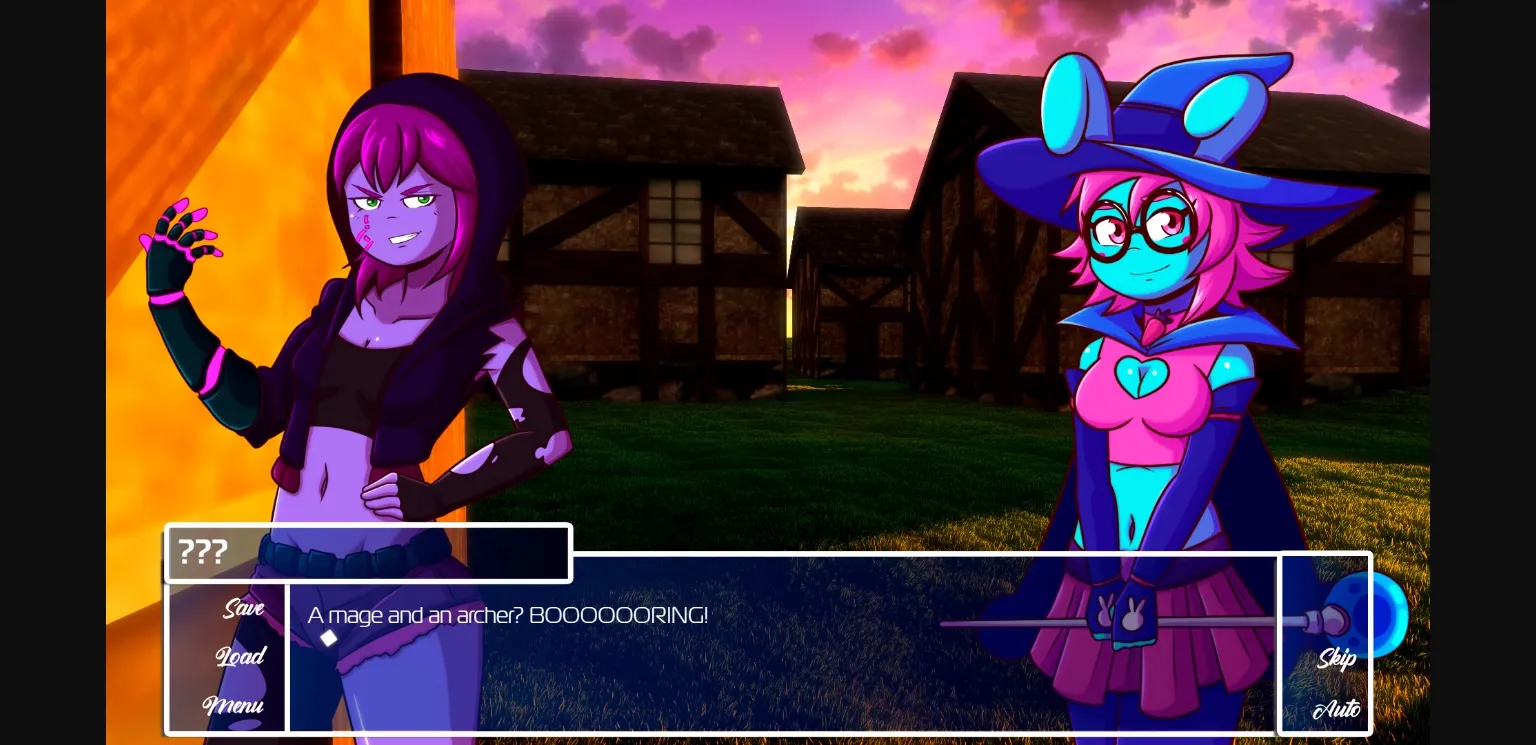
Task: Click the diamond continue indicator in dialogue box
Action: 329,637
